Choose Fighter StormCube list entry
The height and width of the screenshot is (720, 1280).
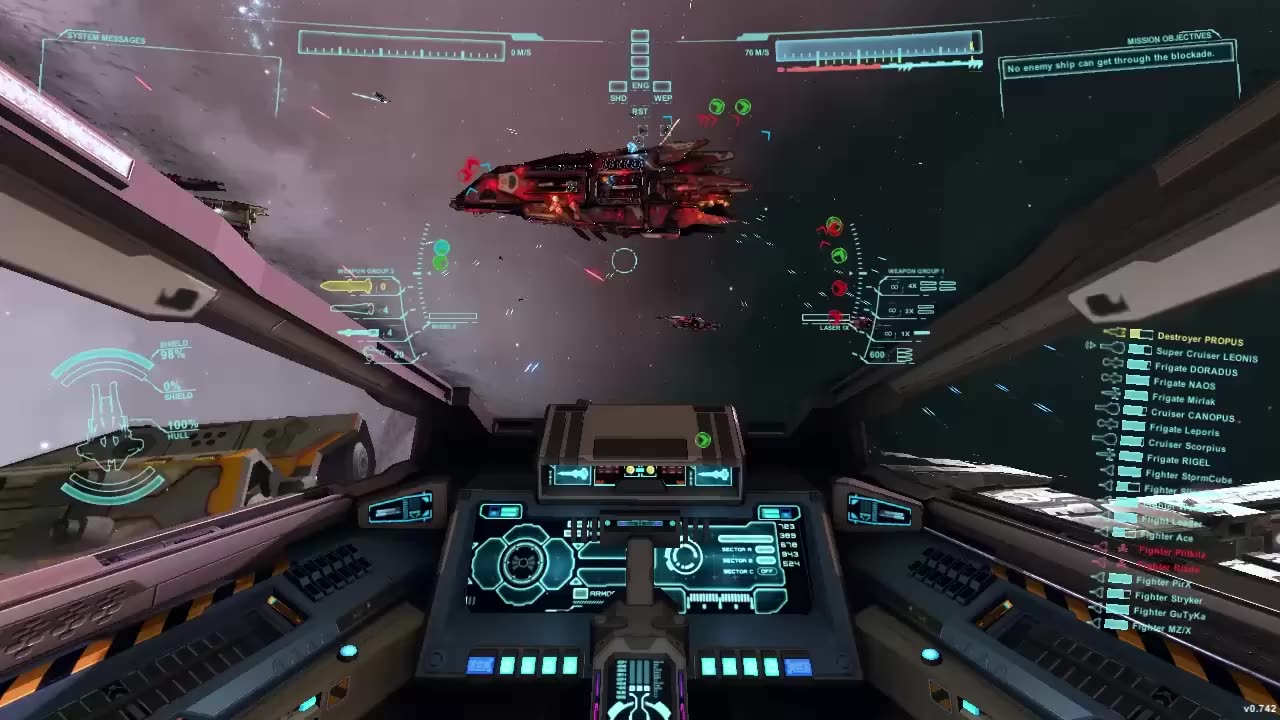(x=1188, y=477)
